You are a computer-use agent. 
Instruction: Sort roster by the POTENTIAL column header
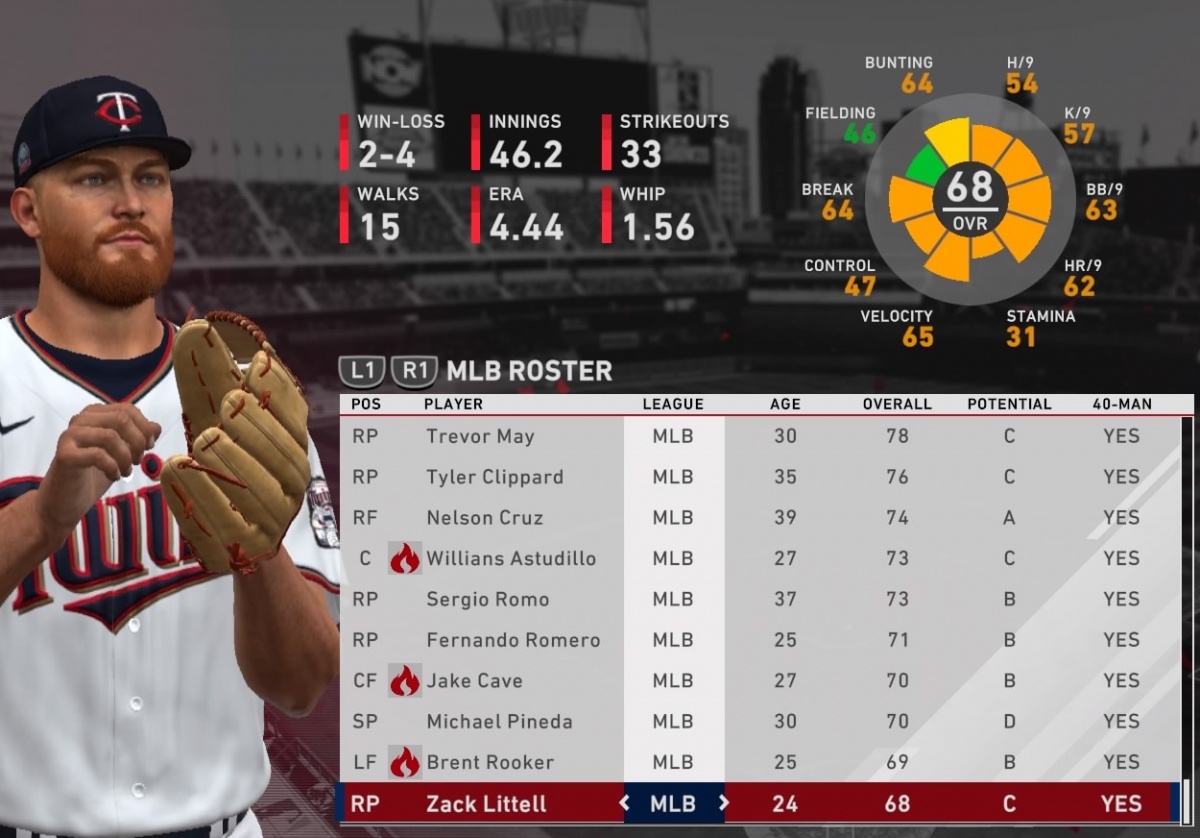1009,405
